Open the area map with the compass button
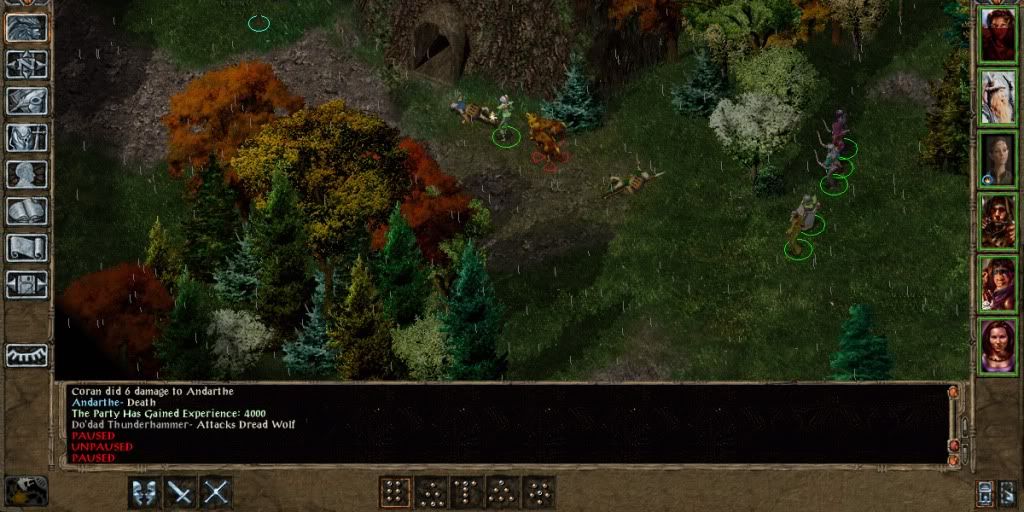The width and height of the screenshot is (1024, 512). pos(27,64)
